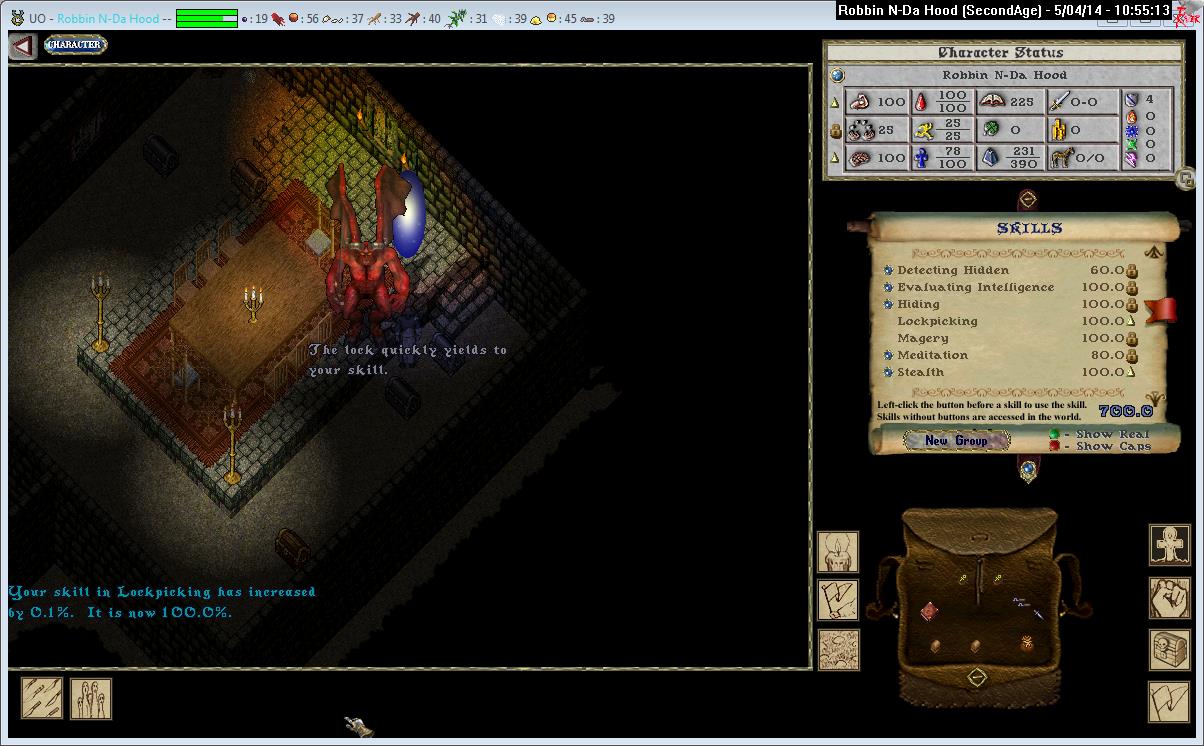Screen dimensions: 1204x746
Task: Create a New Group in Skills
Action: (956, 440)
